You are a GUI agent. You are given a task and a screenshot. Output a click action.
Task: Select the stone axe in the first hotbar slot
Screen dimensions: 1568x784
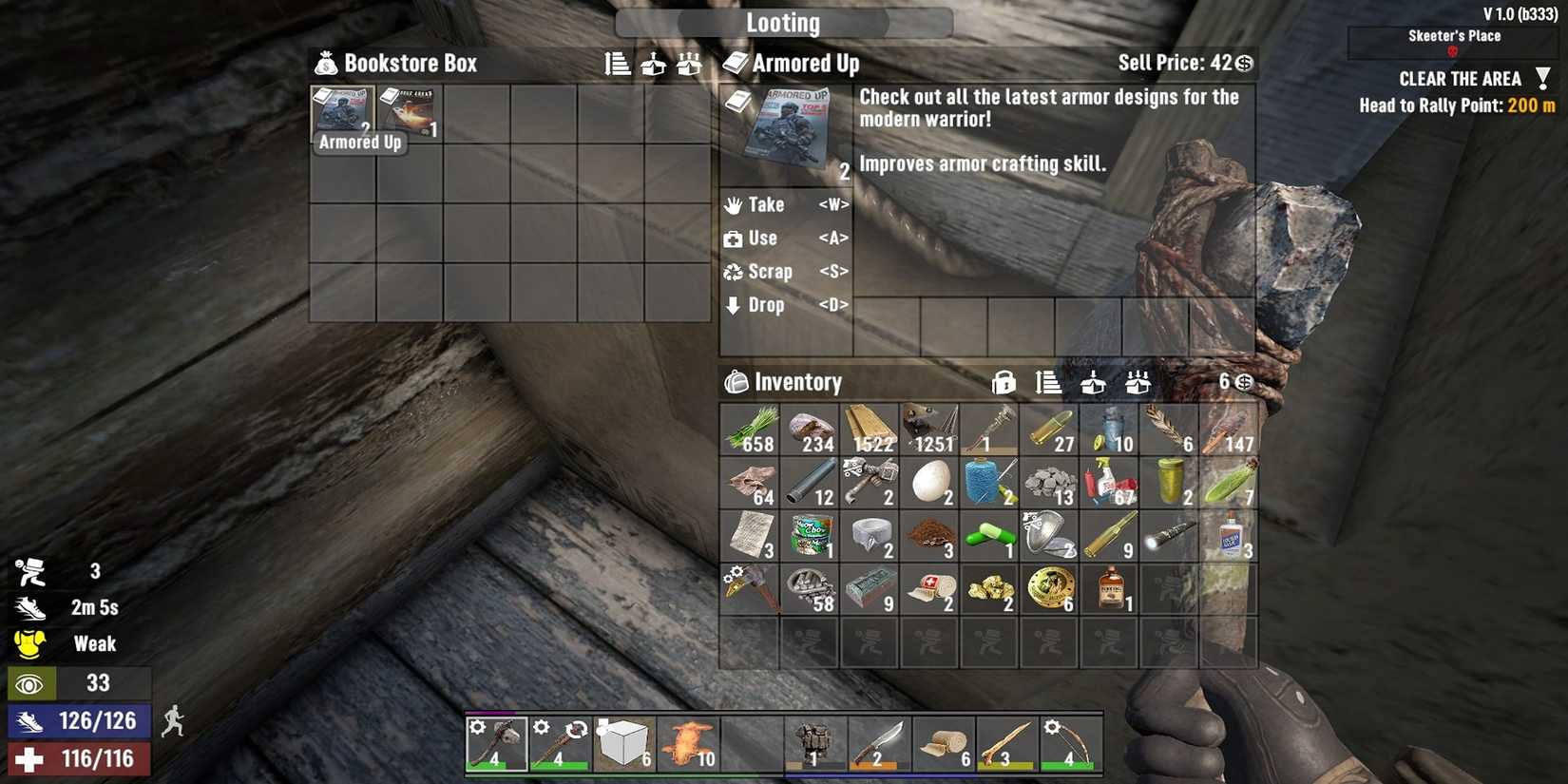(496, 744)
